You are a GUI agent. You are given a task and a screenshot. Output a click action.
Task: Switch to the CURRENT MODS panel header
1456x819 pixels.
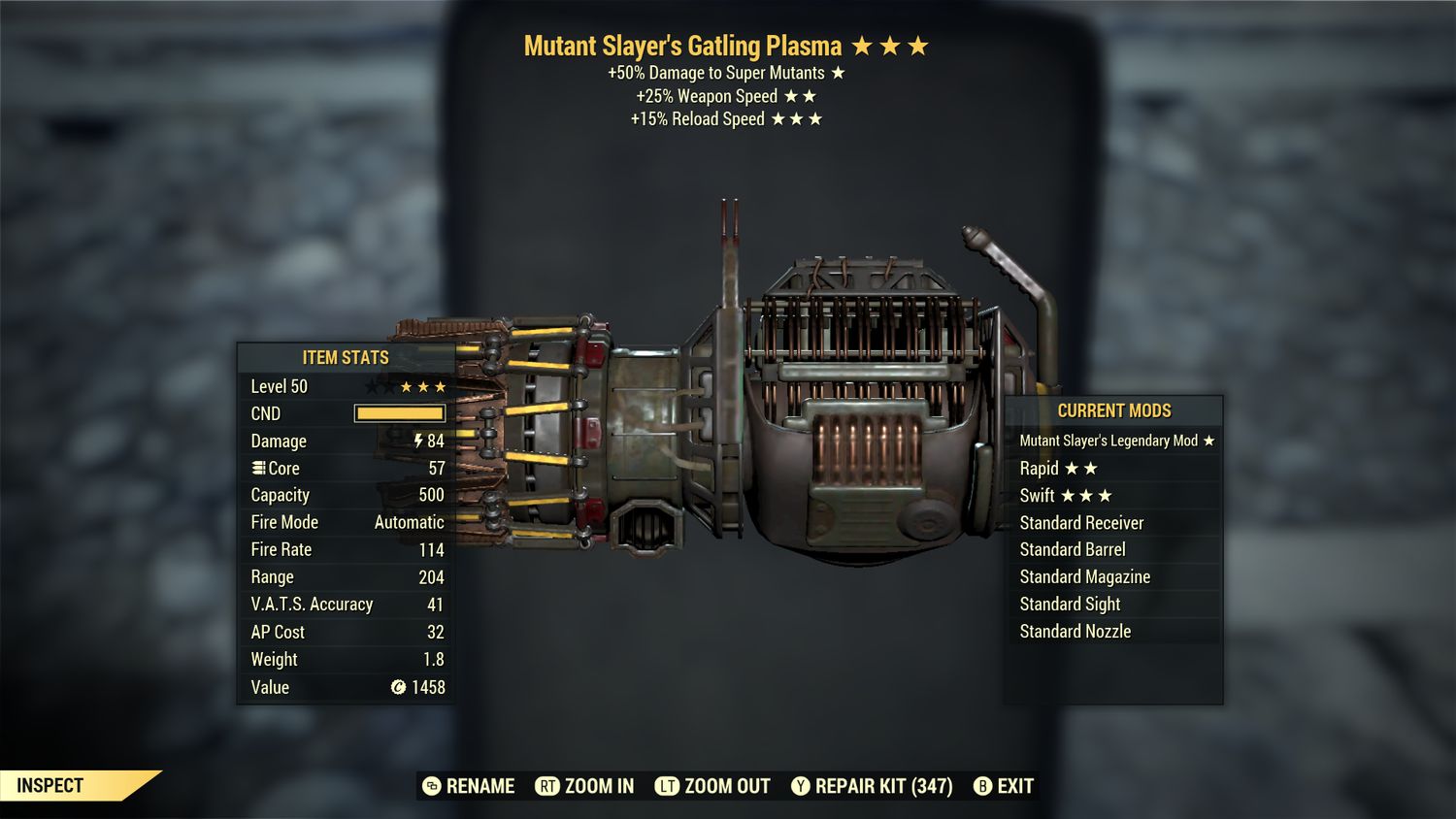pyautogui.click(x=1114, y=410)
